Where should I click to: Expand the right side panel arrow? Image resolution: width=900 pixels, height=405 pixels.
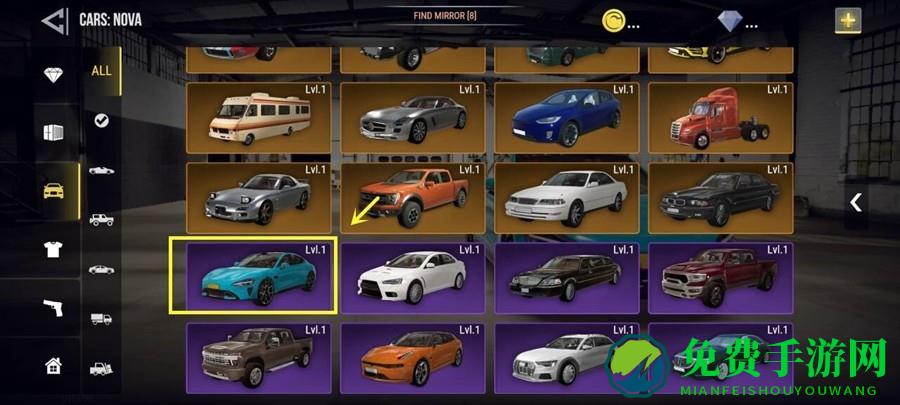[856, 202]
